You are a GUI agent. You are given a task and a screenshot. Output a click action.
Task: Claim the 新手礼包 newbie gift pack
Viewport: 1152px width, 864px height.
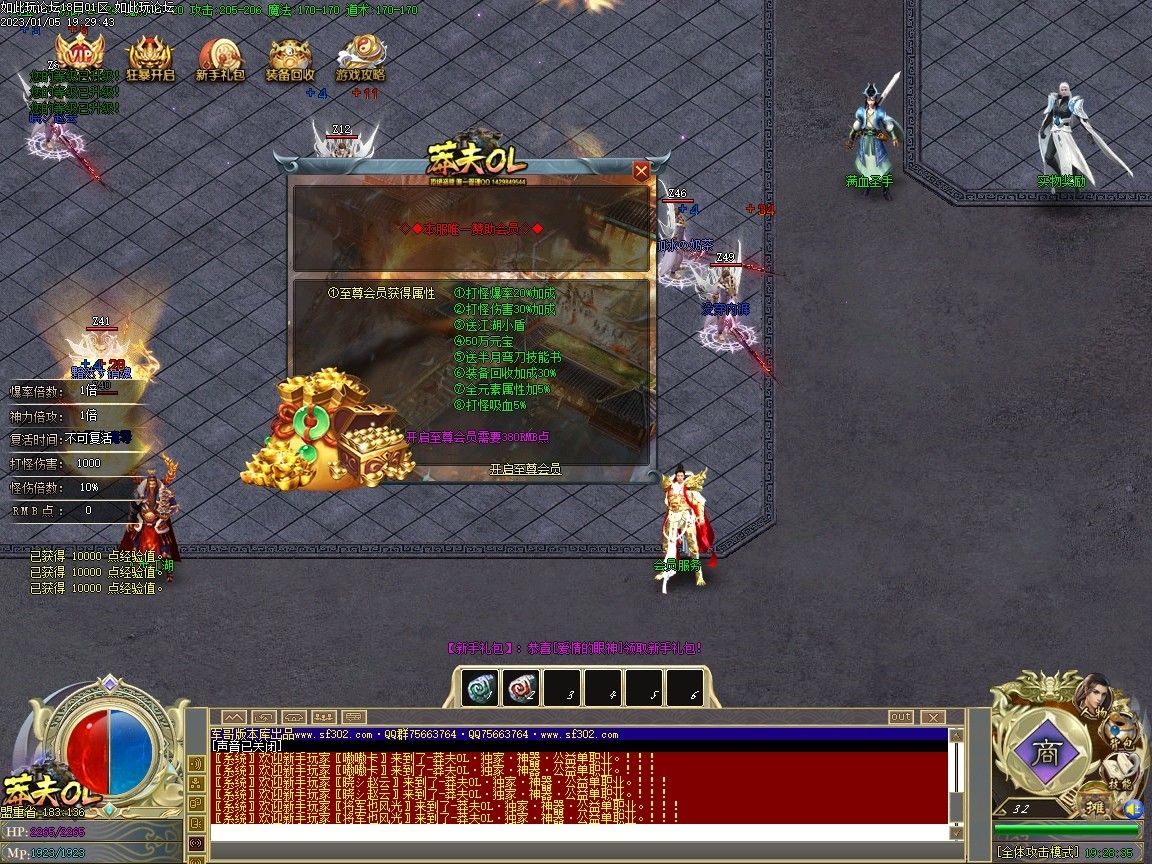pos(219,58)
